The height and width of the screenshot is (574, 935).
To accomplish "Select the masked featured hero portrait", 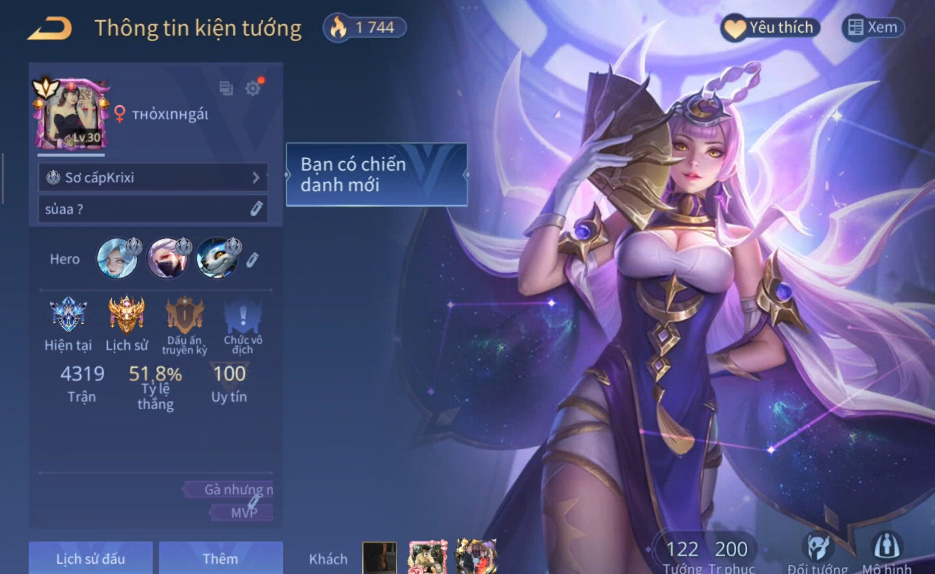I will [167, 258].
